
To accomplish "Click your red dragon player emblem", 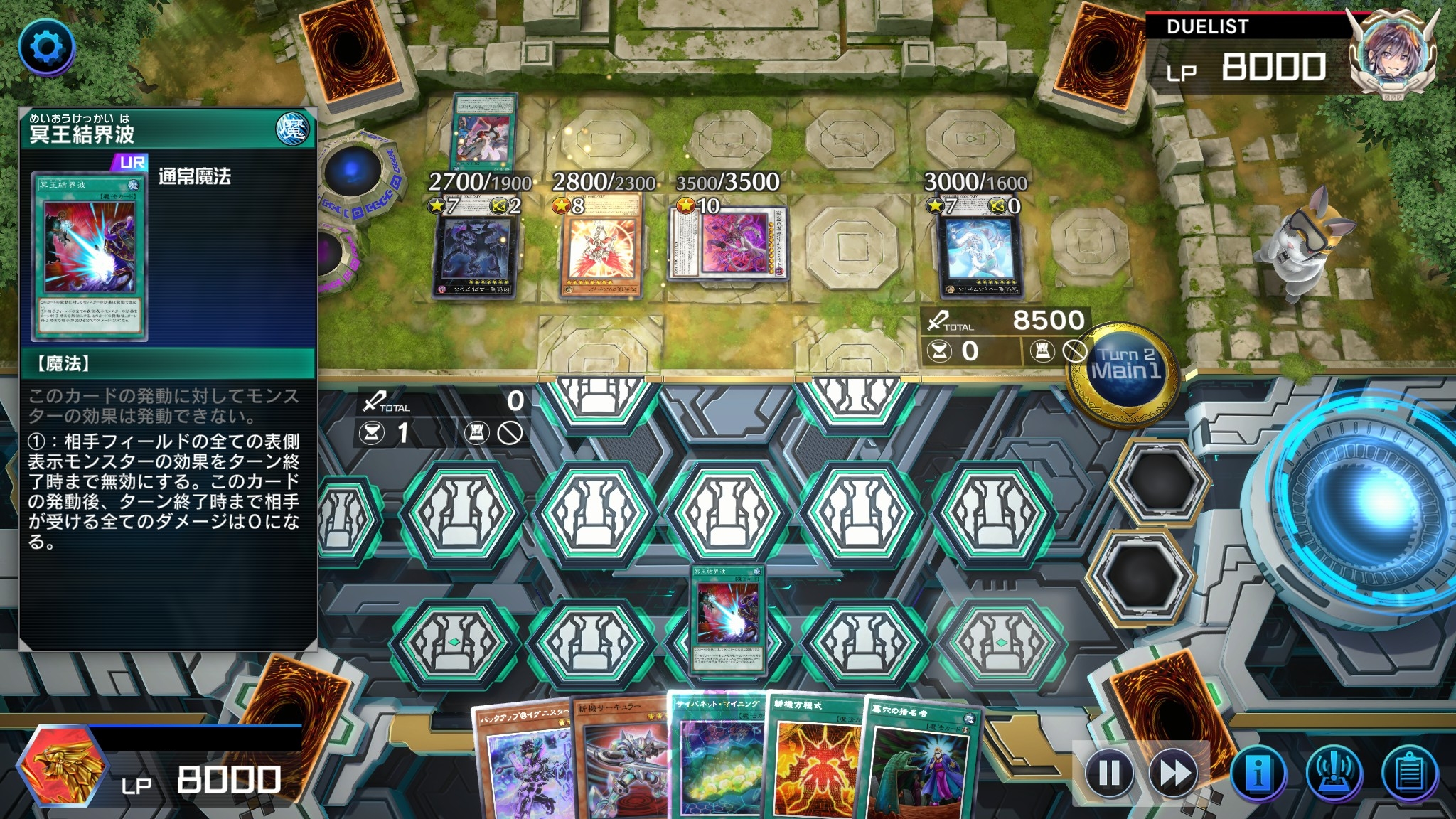I will click(62, 769).
